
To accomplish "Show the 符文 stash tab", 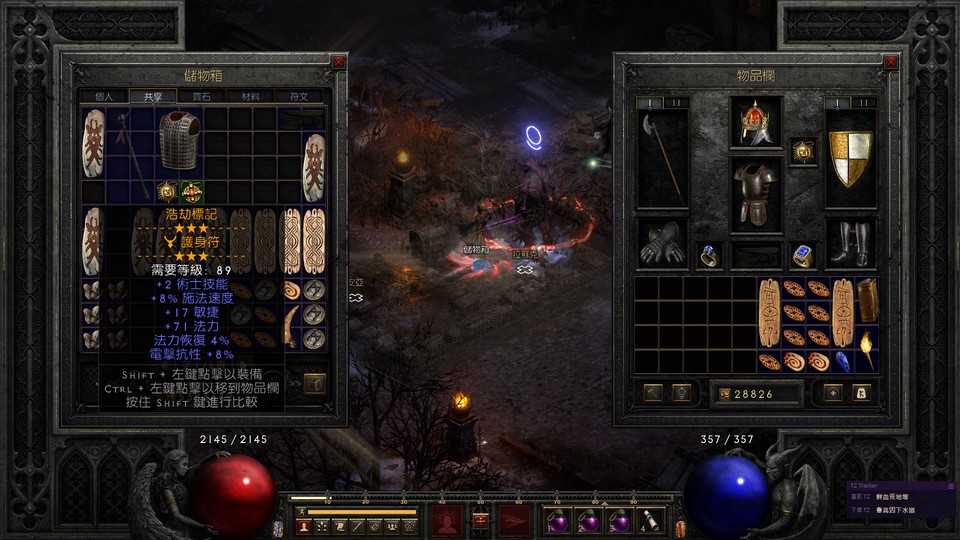I will [298, 97].
